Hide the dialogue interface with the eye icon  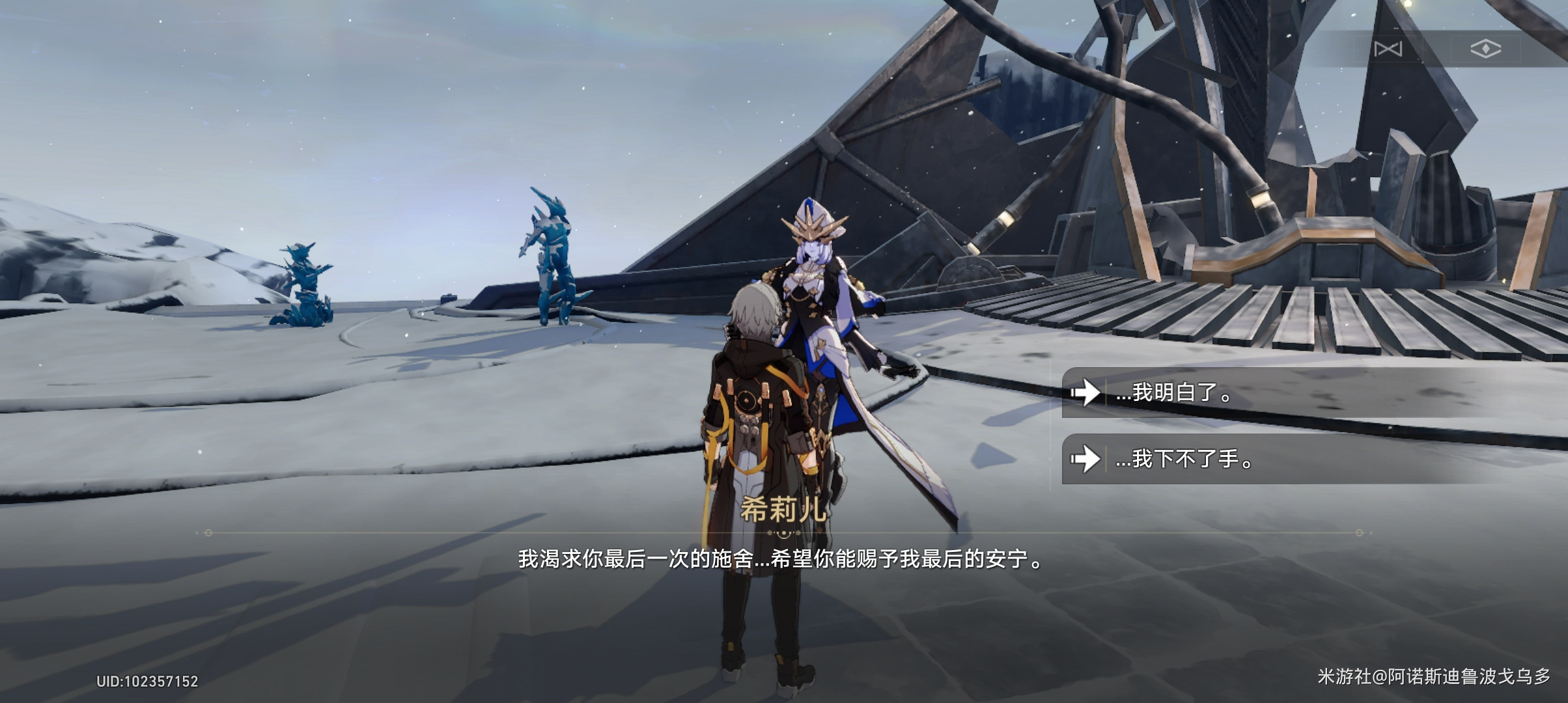coord(1485,49)
